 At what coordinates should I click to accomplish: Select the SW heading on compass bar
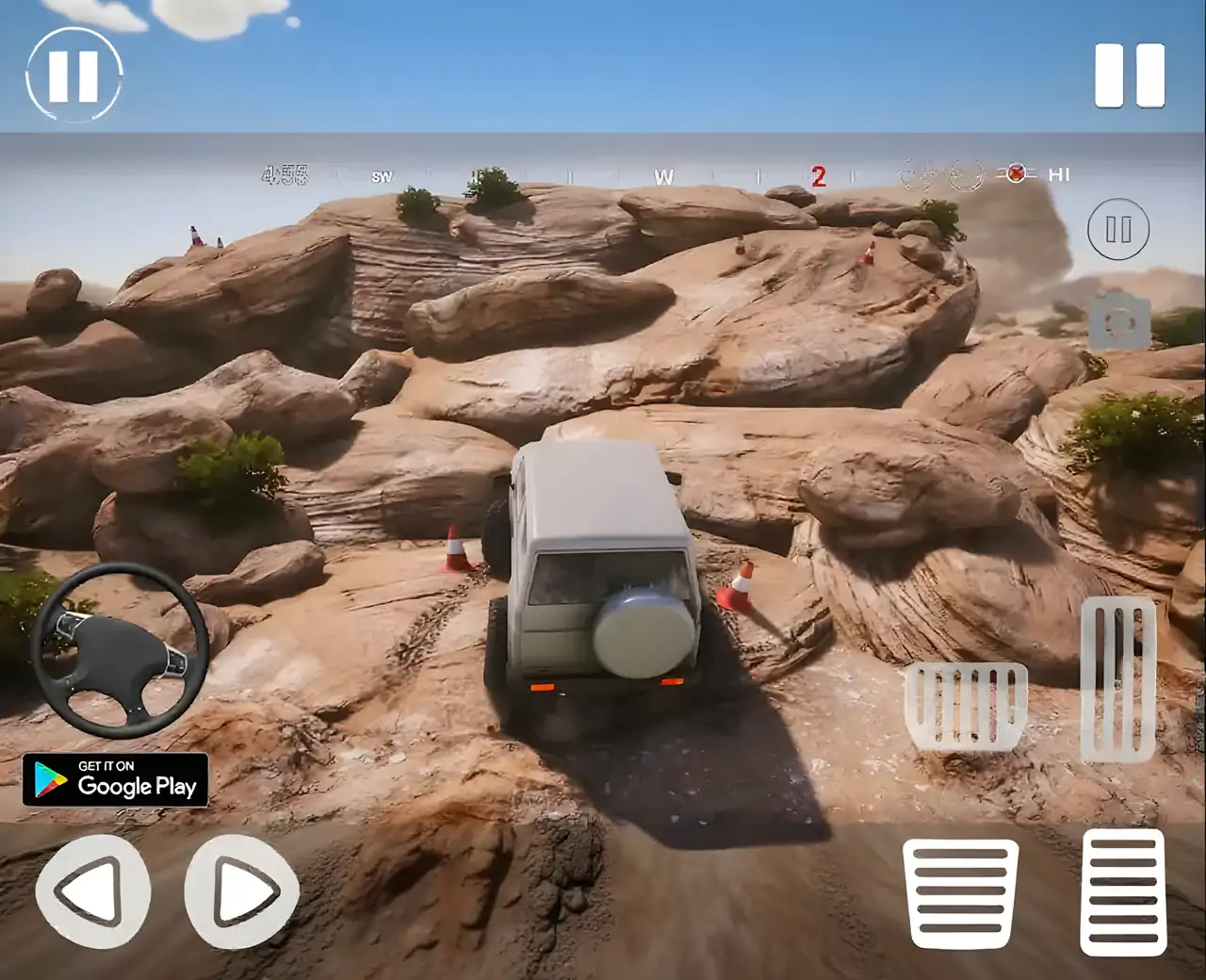click(x=383, y=175)
